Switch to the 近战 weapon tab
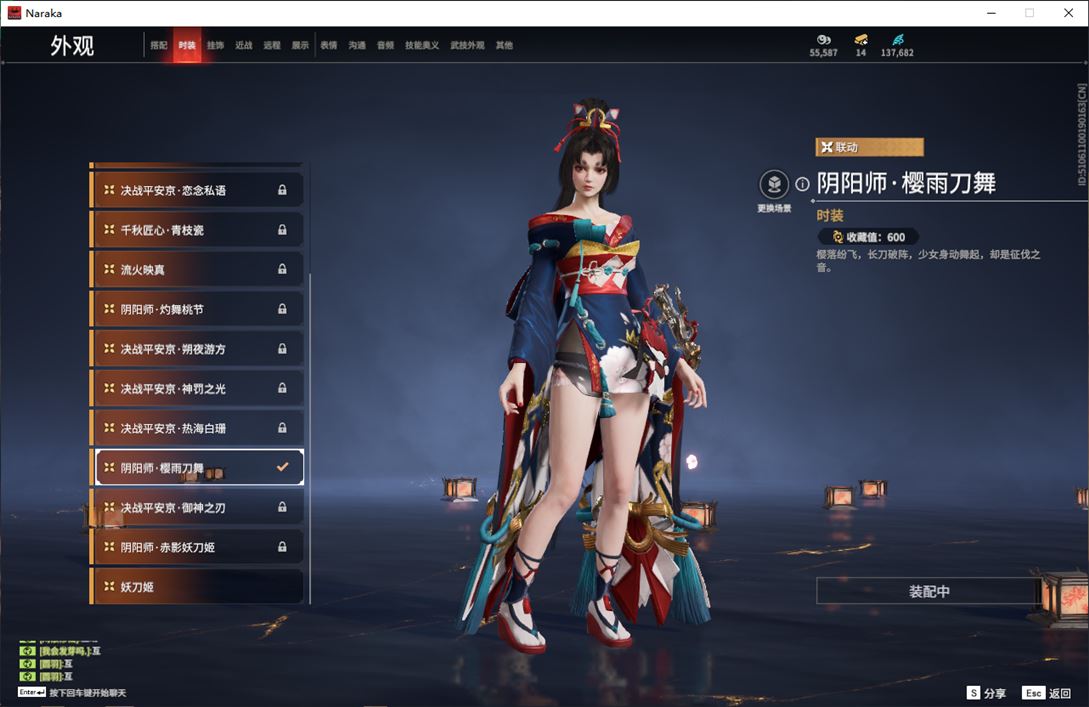Image resolution: width=1089 pixels, height=707 pixels. [244, 45]
